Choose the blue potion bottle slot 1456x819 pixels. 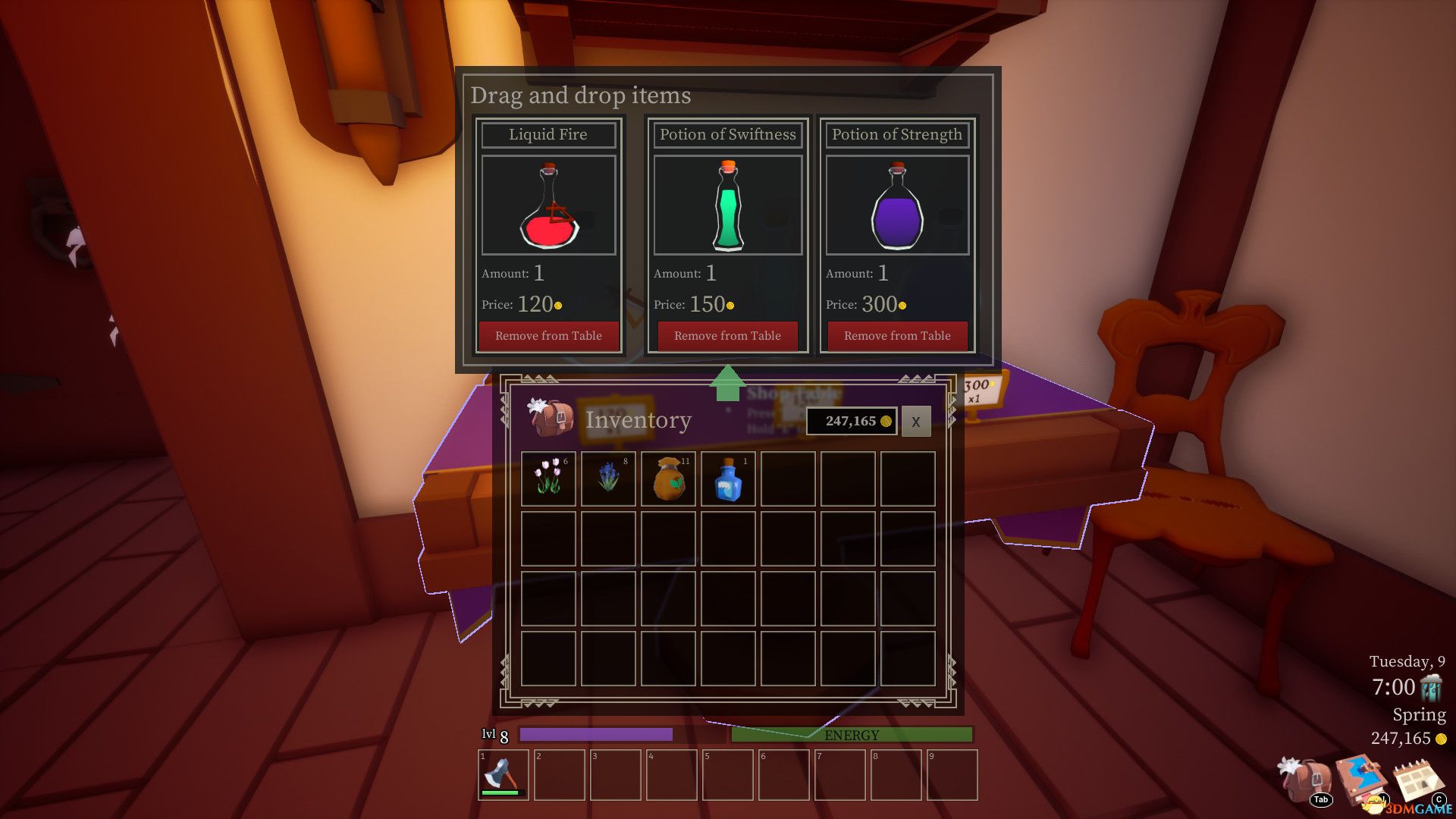pos(728,479)
